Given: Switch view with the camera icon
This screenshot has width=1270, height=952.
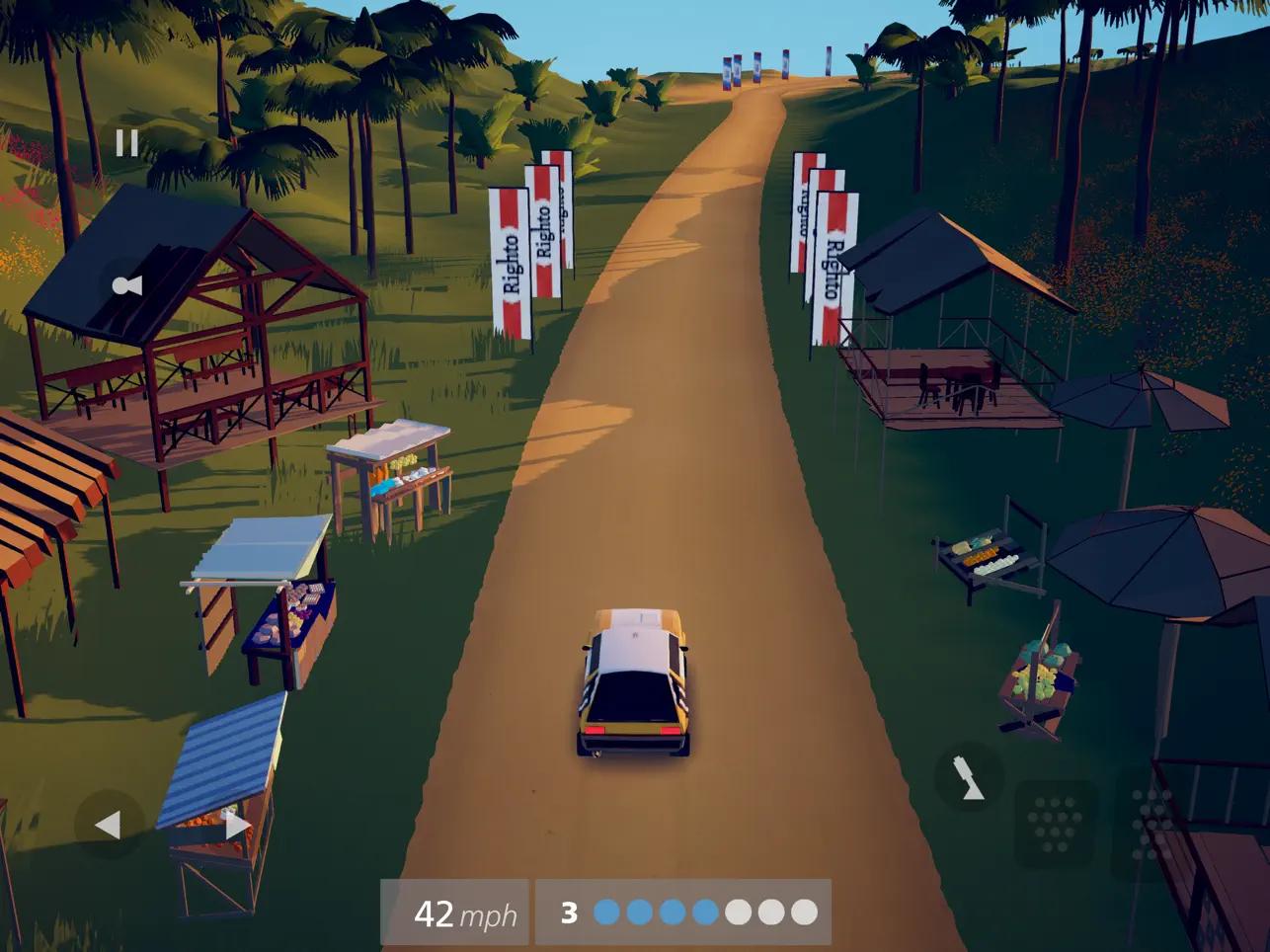Looking at the screenshot, I should click(127, 285).
